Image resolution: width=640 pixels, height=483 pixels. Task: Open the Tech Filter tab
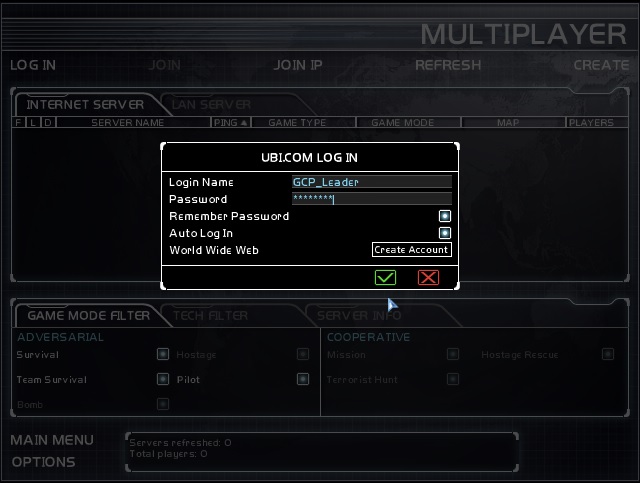tap(211, 316)
